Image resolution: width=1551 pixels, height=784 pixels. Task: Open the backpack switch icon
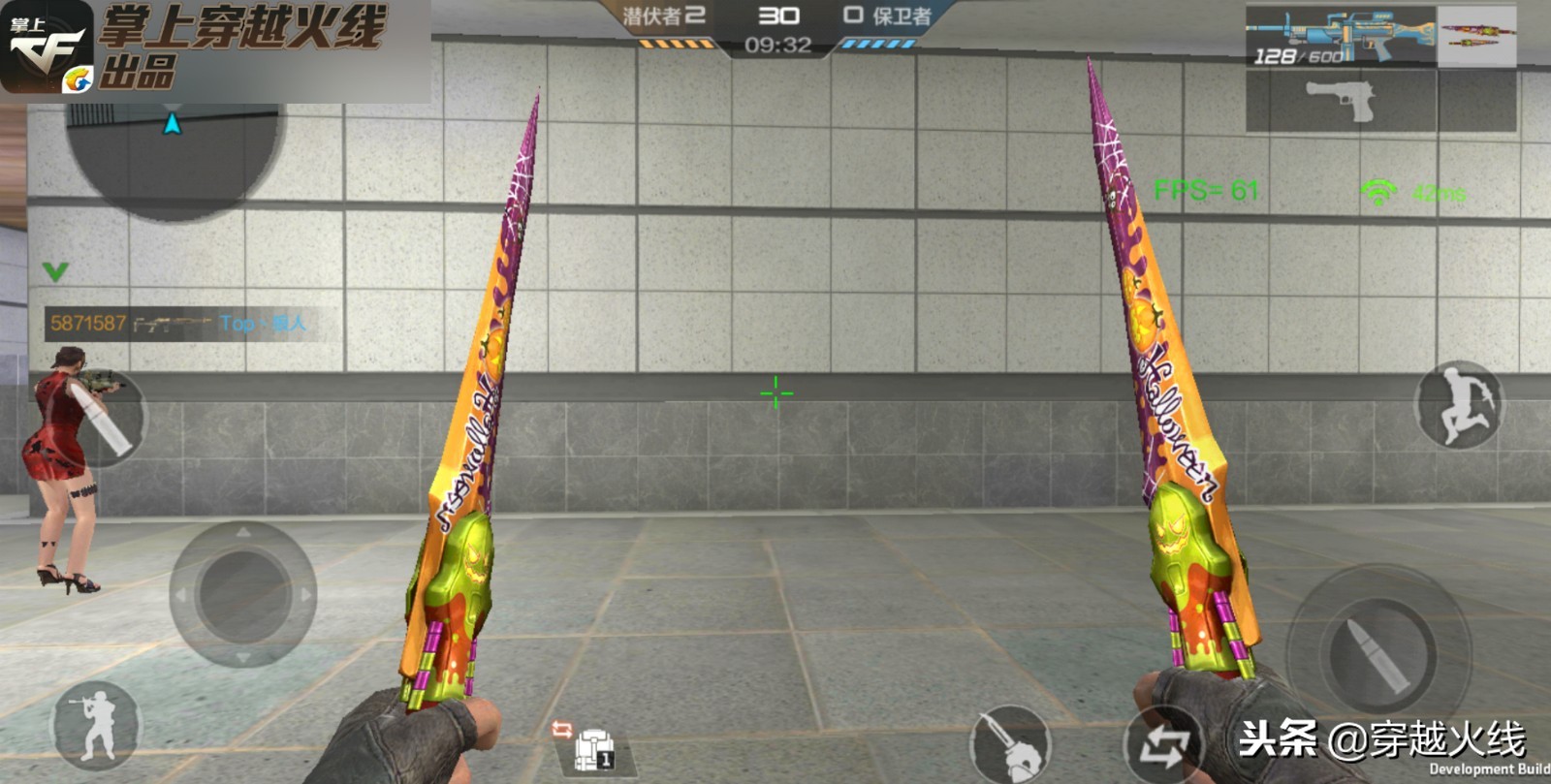tap(587, 746)
